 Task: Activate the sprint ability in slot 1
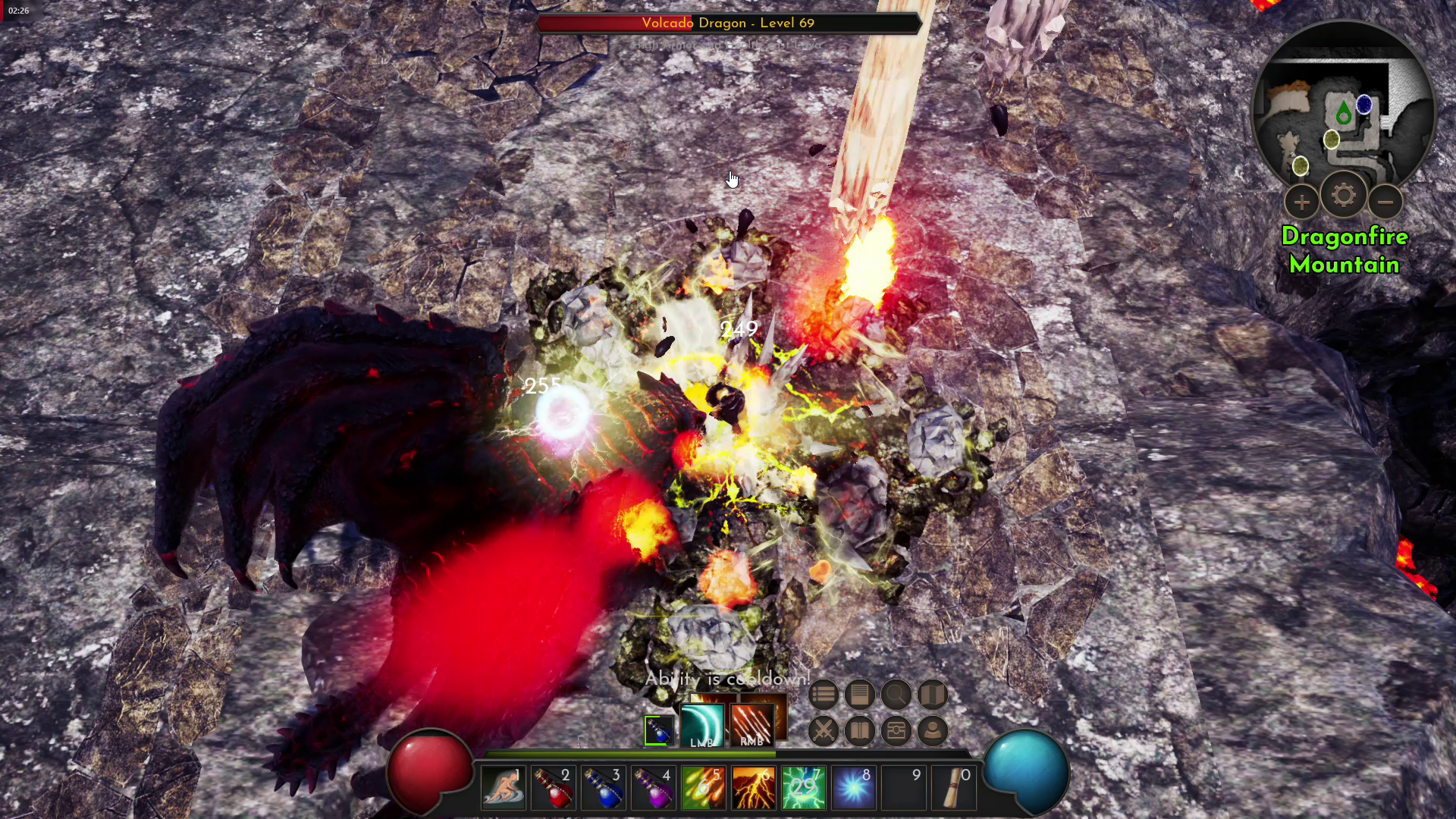click(x=504, y=789)
